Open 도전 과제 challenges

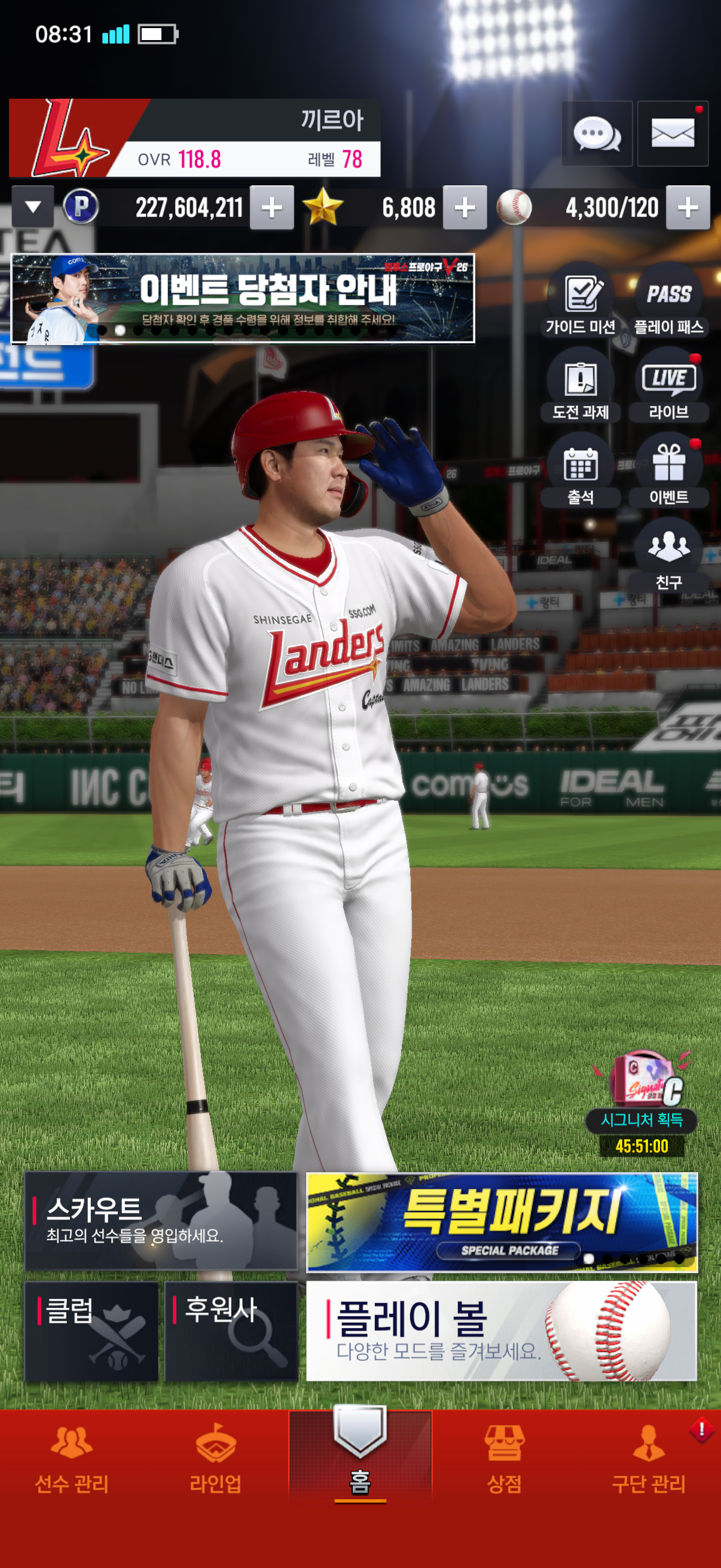(x=581, y=385)
